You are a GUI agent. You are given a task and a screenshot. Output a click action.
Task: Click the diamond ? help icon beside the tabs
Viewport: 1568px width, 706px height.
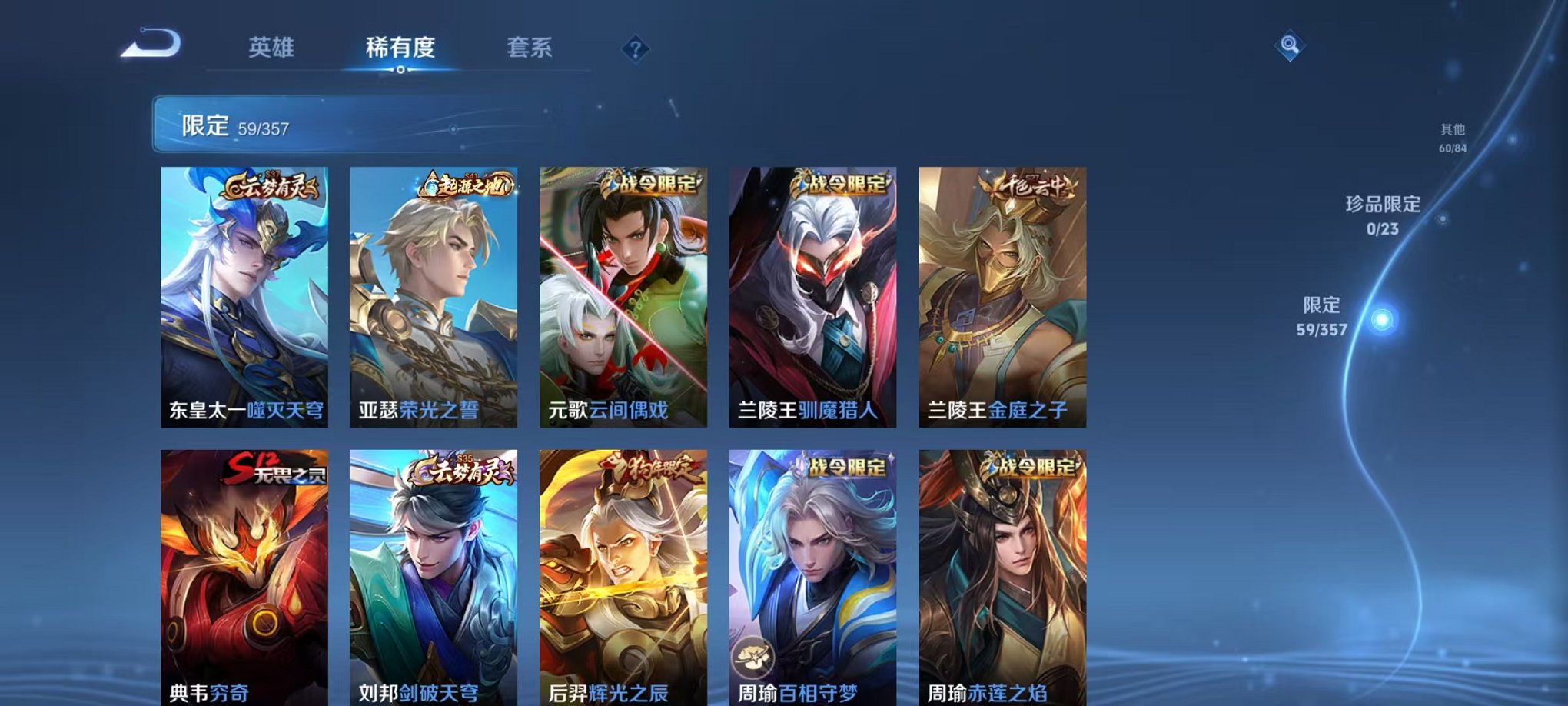pyautogui.click(x=635, y=49)
